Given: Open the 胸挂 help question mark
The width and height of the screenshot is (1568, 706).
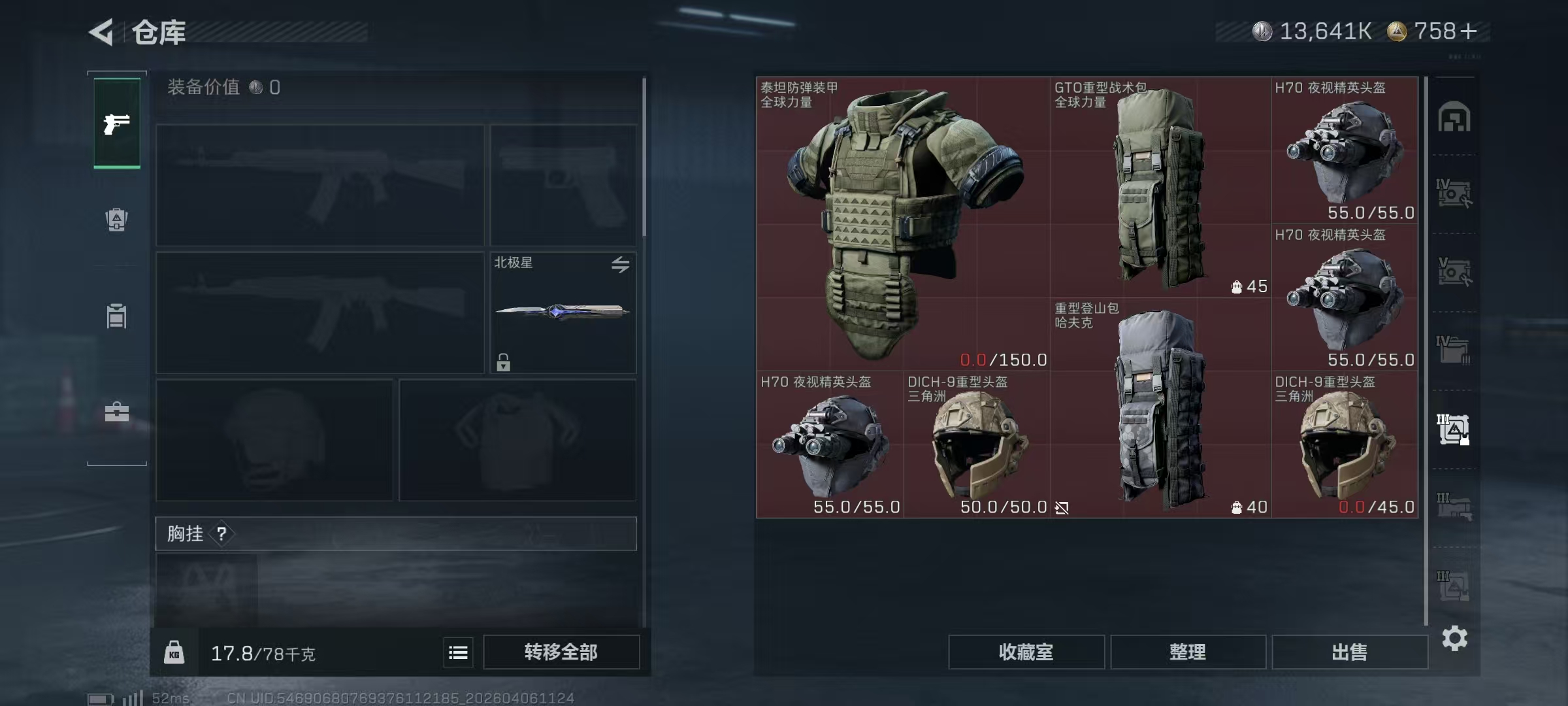Looking at the screenshot, I should (221, 533).
